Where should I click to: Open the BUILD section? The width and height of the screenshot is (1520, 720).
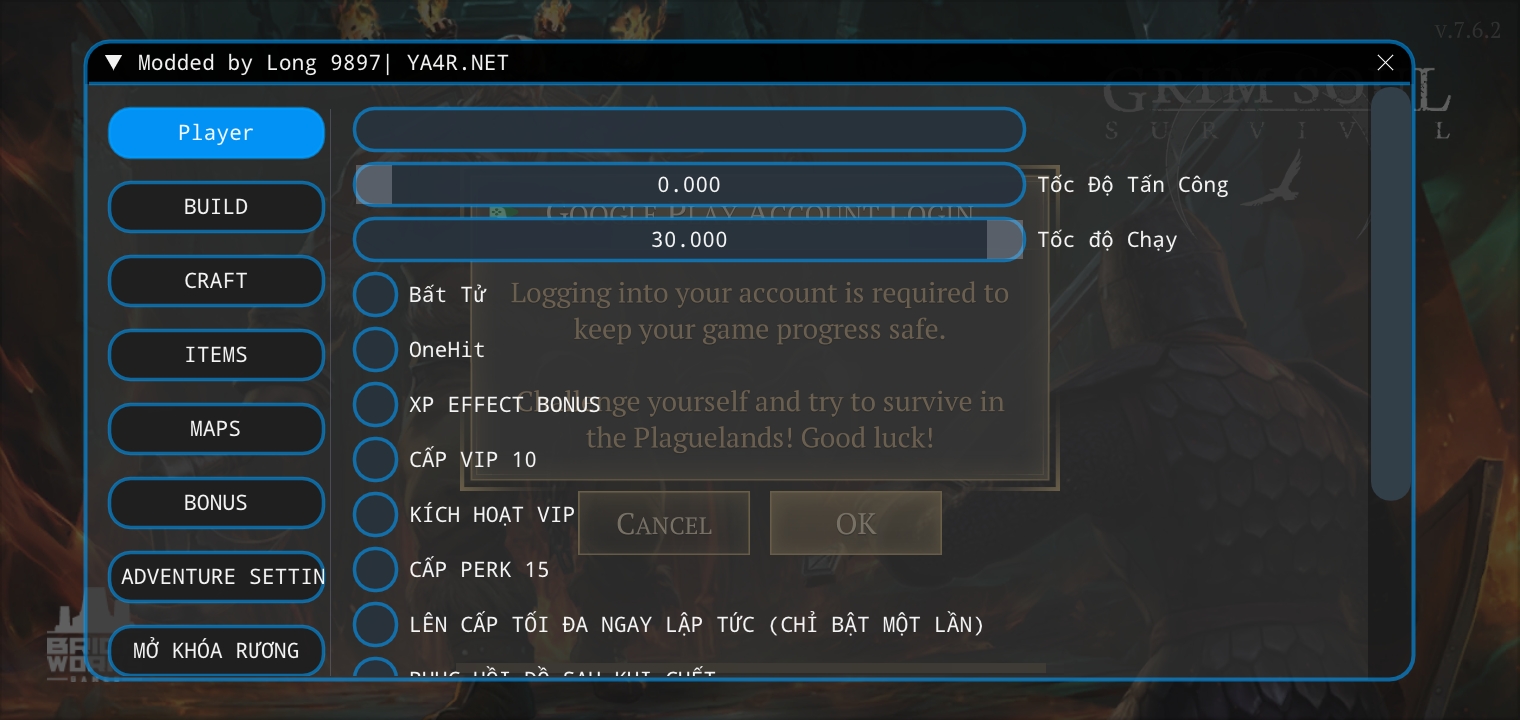(x=216, y=206)
